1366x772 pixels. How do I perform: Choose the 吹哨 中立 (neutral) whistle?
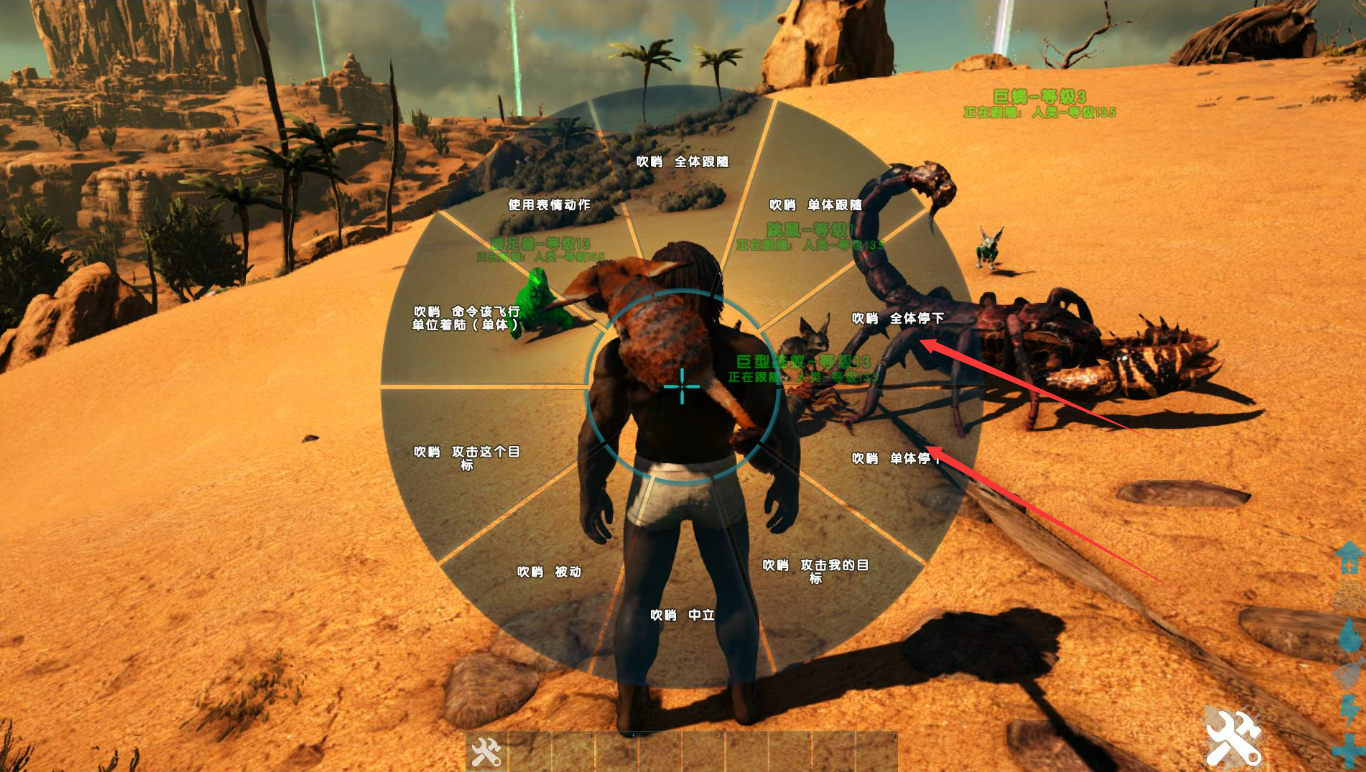tap(682, 615)
